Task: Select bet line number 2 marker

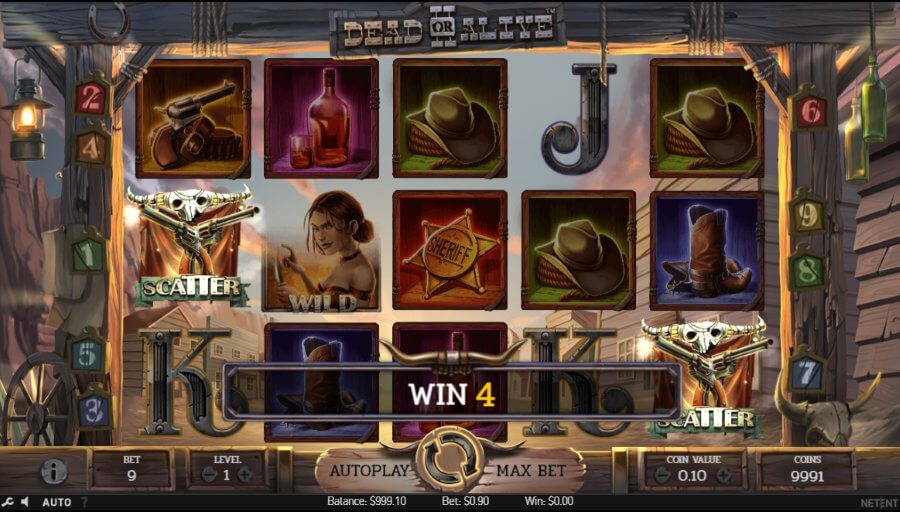Action: [x=89, y=97]
